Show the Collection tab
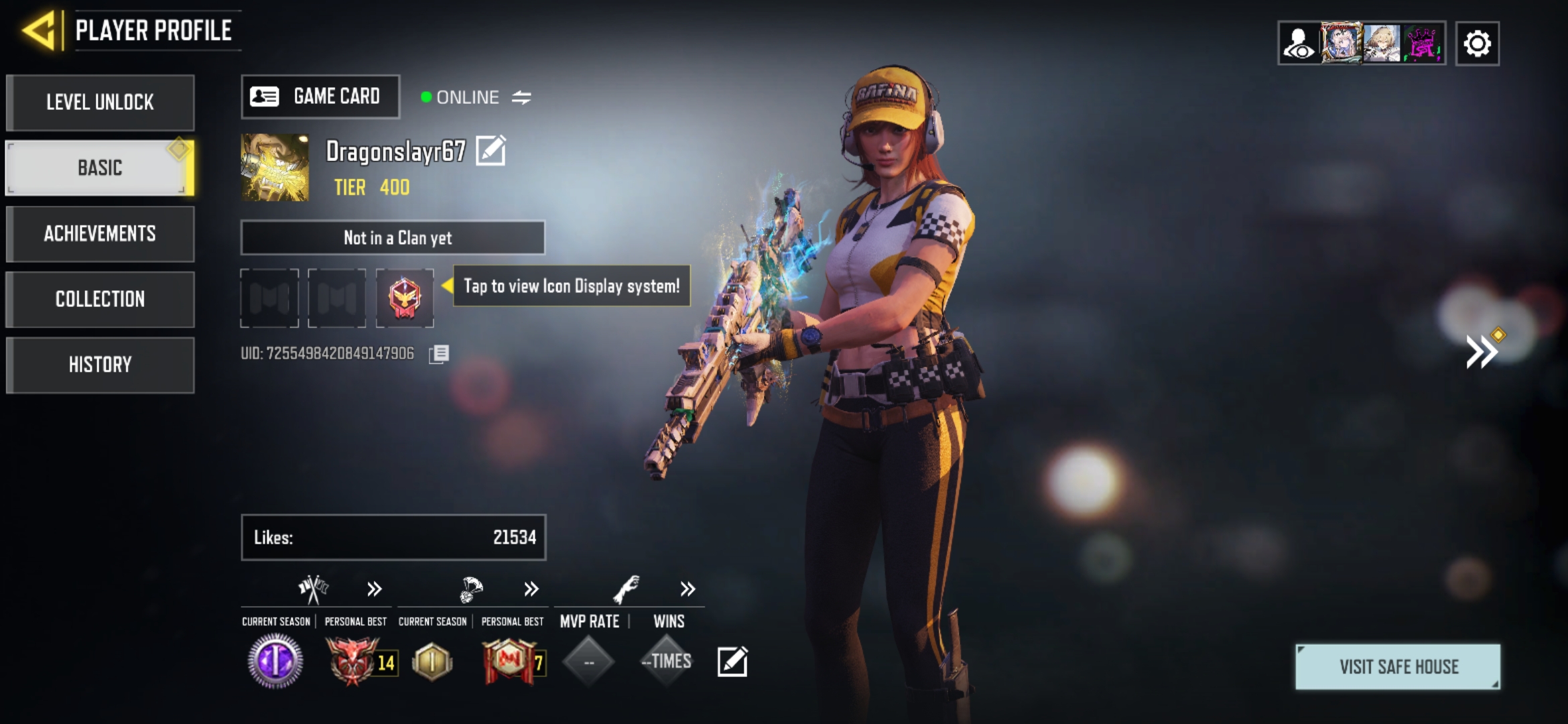 coord(101,299)
